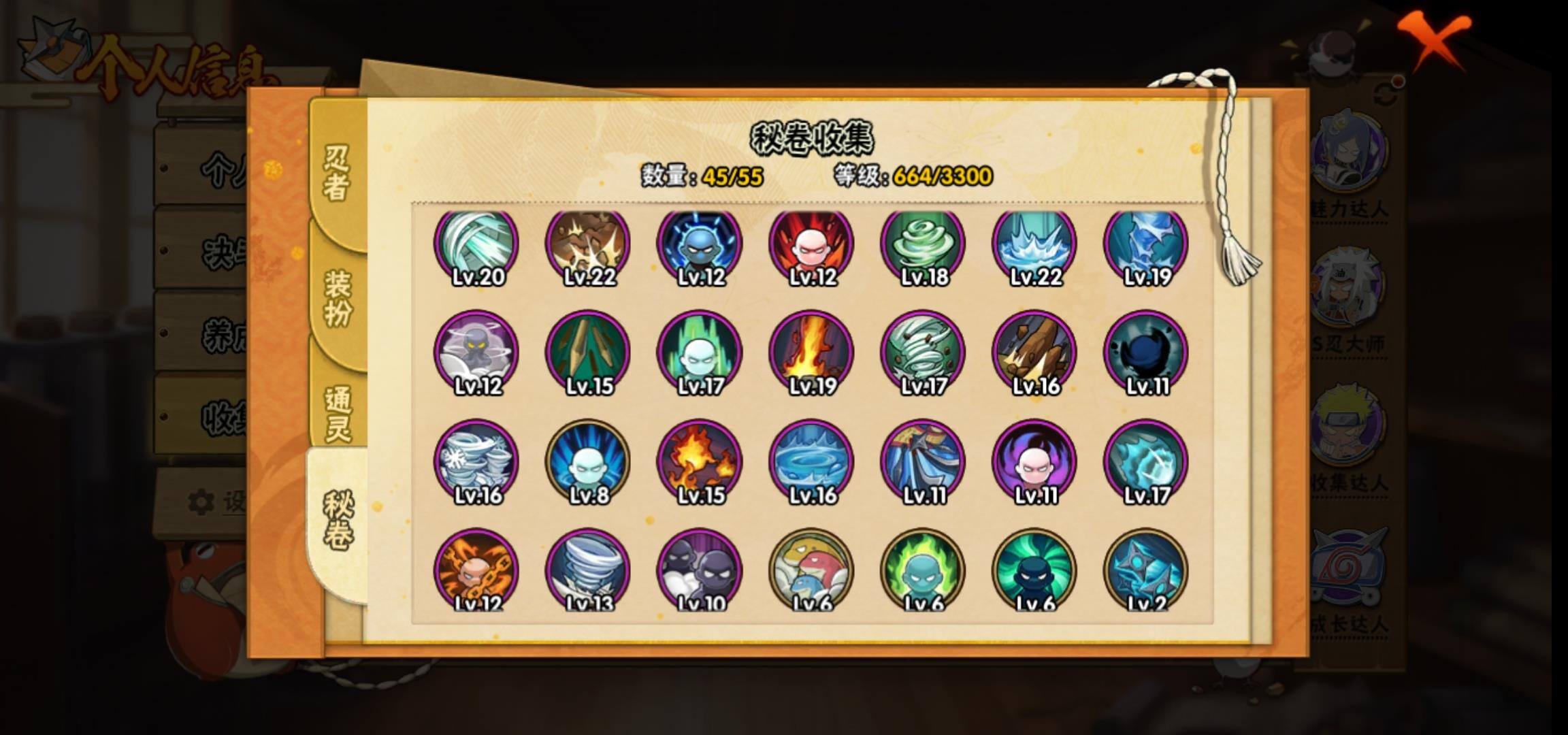Choose the Lv.10 shadow clones scroll

[x=700, y=570]
